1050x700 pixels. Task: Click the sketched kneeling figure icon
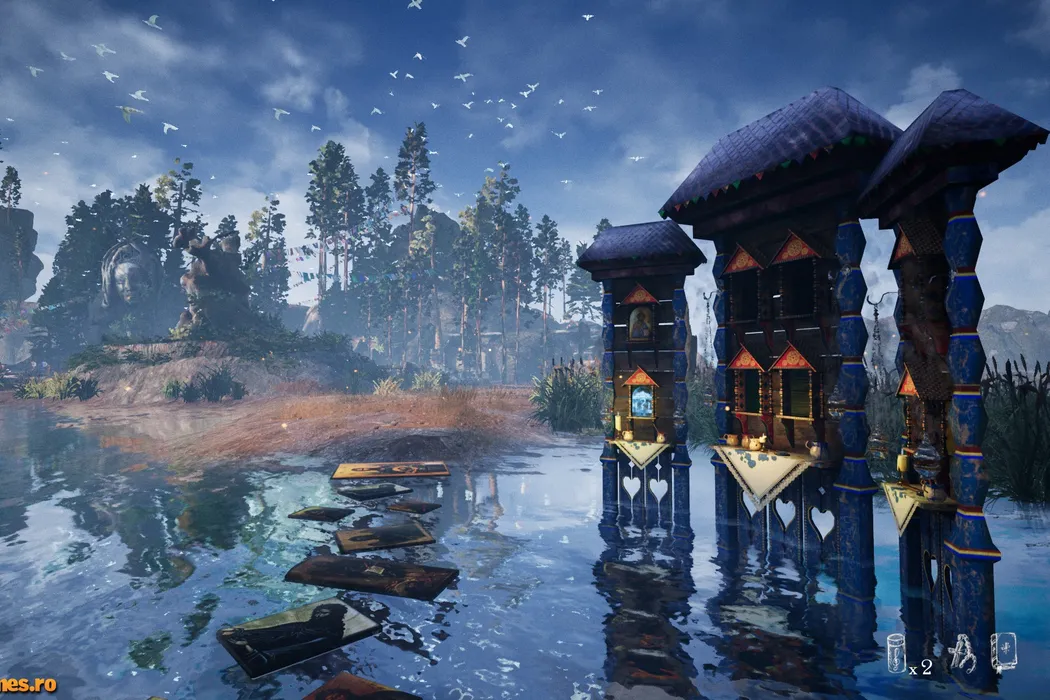[x=961, y=652]
